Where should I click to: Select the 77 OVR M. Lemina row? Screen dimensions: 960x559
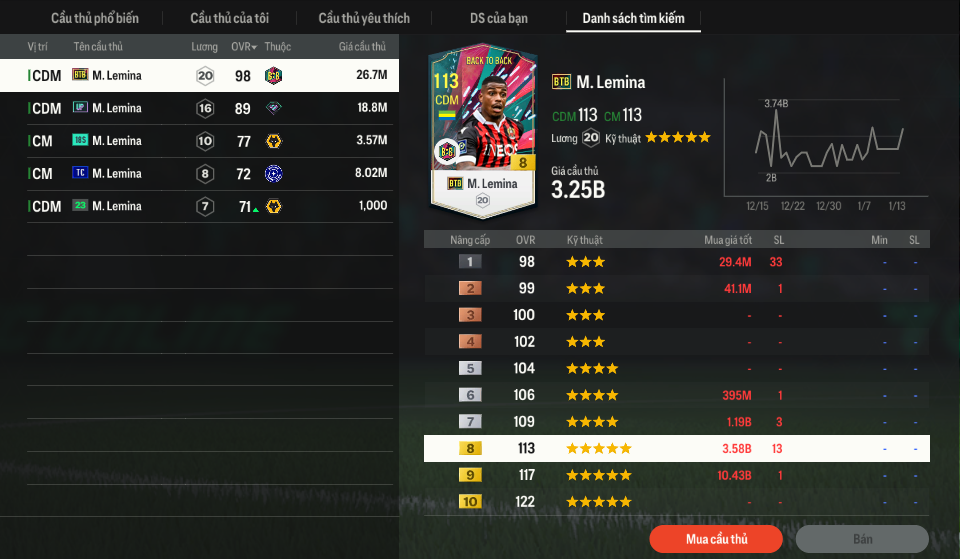199,141
